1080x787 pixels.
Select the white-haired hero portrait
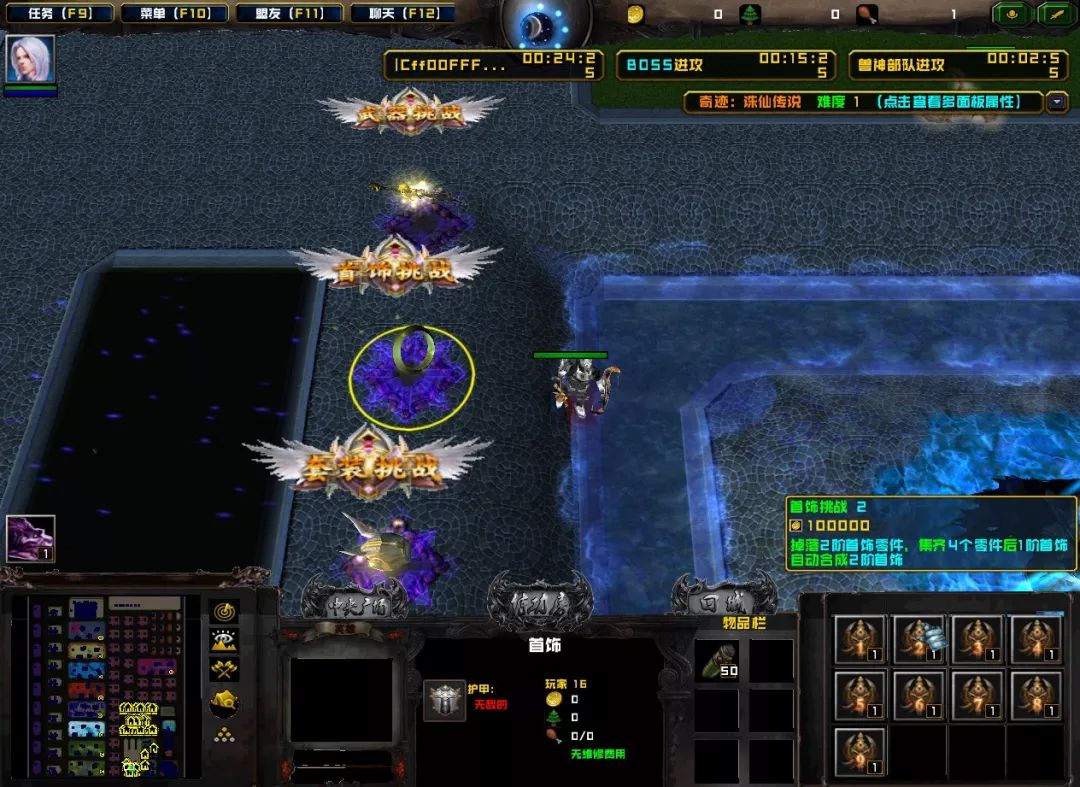point(30,59)
